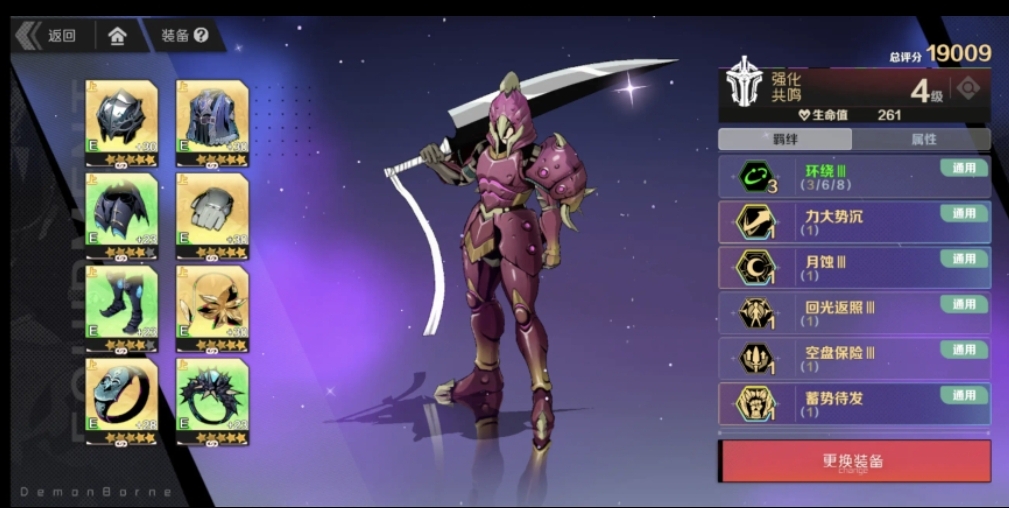The width and height of the screenshot is (1009, 508).
Task: Open the home screen icon
Action: click(118, 36)
